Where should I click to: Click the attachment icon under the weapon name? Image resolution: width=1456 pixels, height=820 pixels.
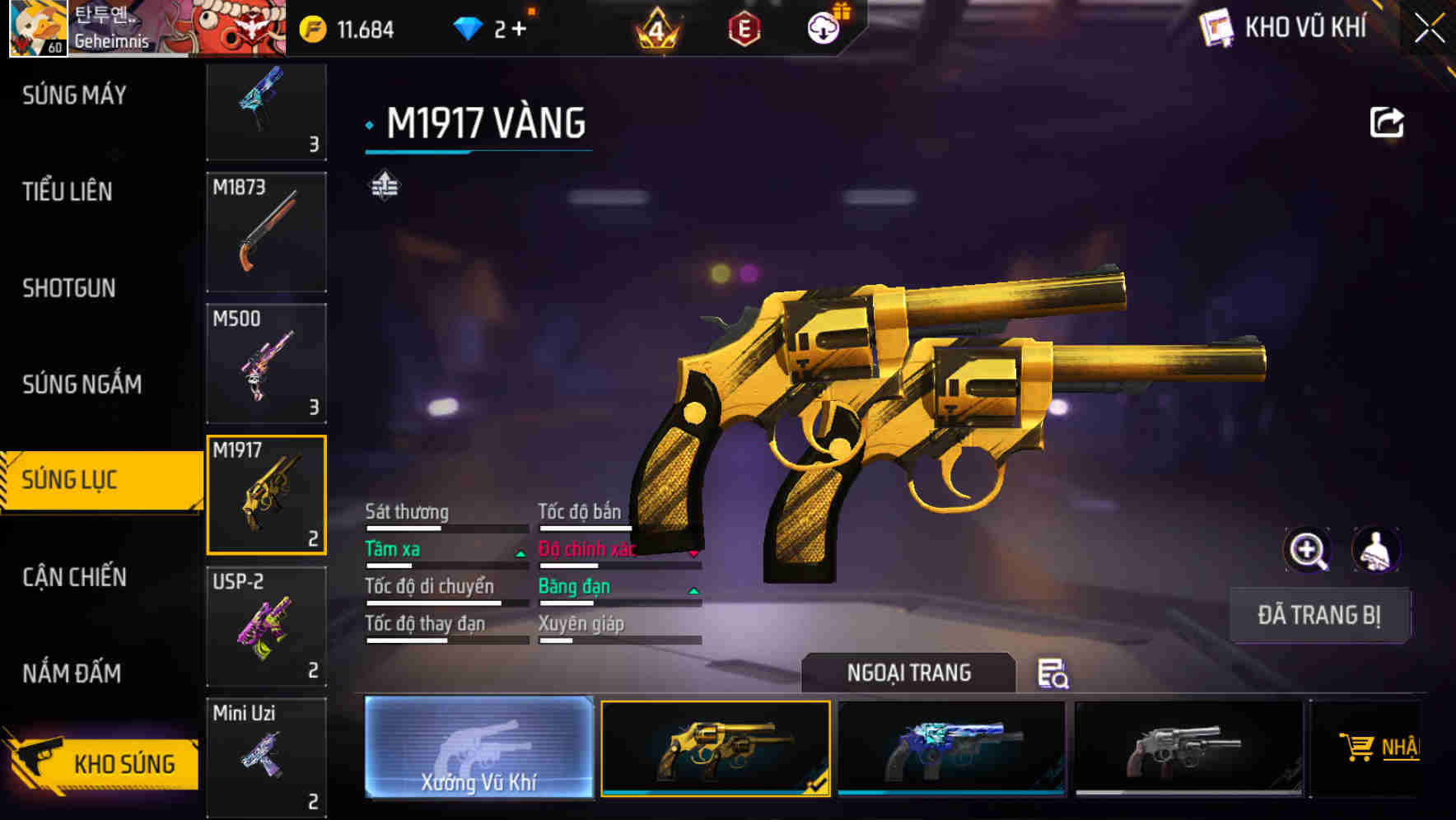[385, 186]
